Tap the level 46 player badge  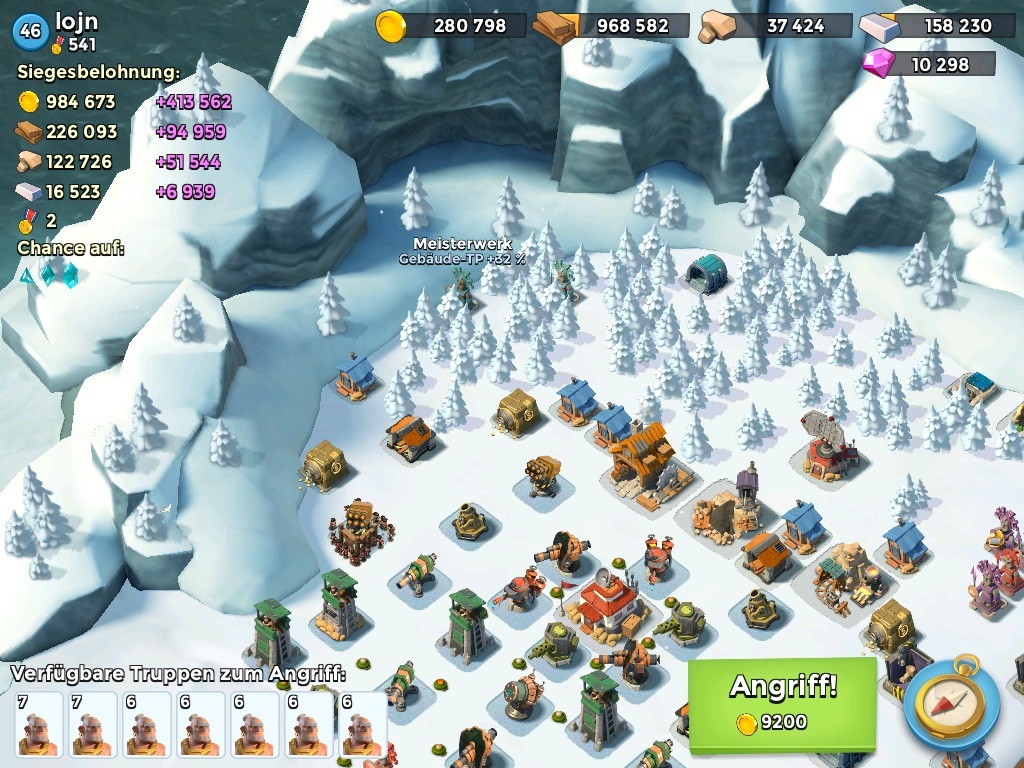click(x=30, y=31)
